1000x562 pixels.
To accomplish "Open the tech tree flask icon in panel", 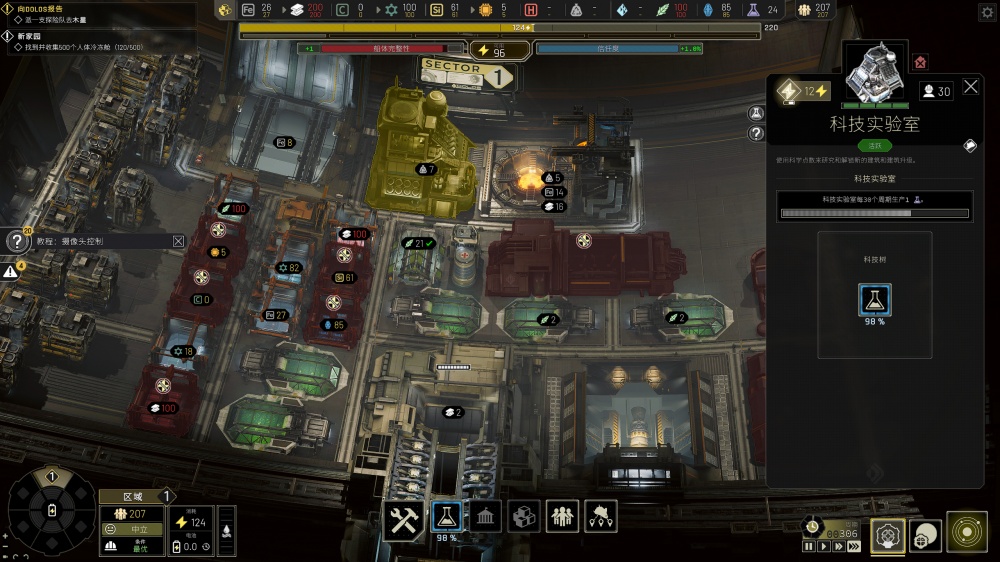I will coord(875,300).
